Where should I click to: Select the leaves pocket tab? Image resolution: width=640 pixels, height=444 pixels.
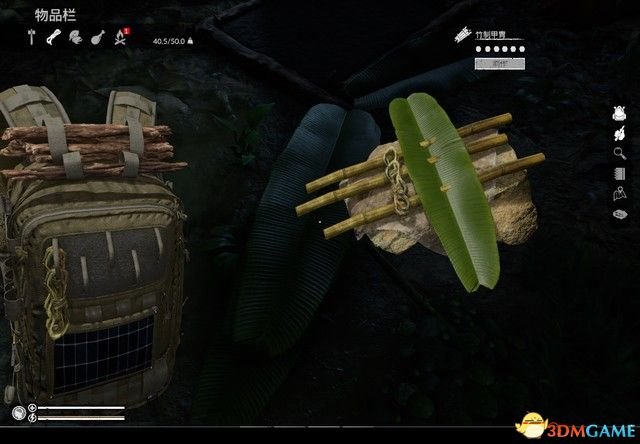pyautogui.click(x=75, y=39)
